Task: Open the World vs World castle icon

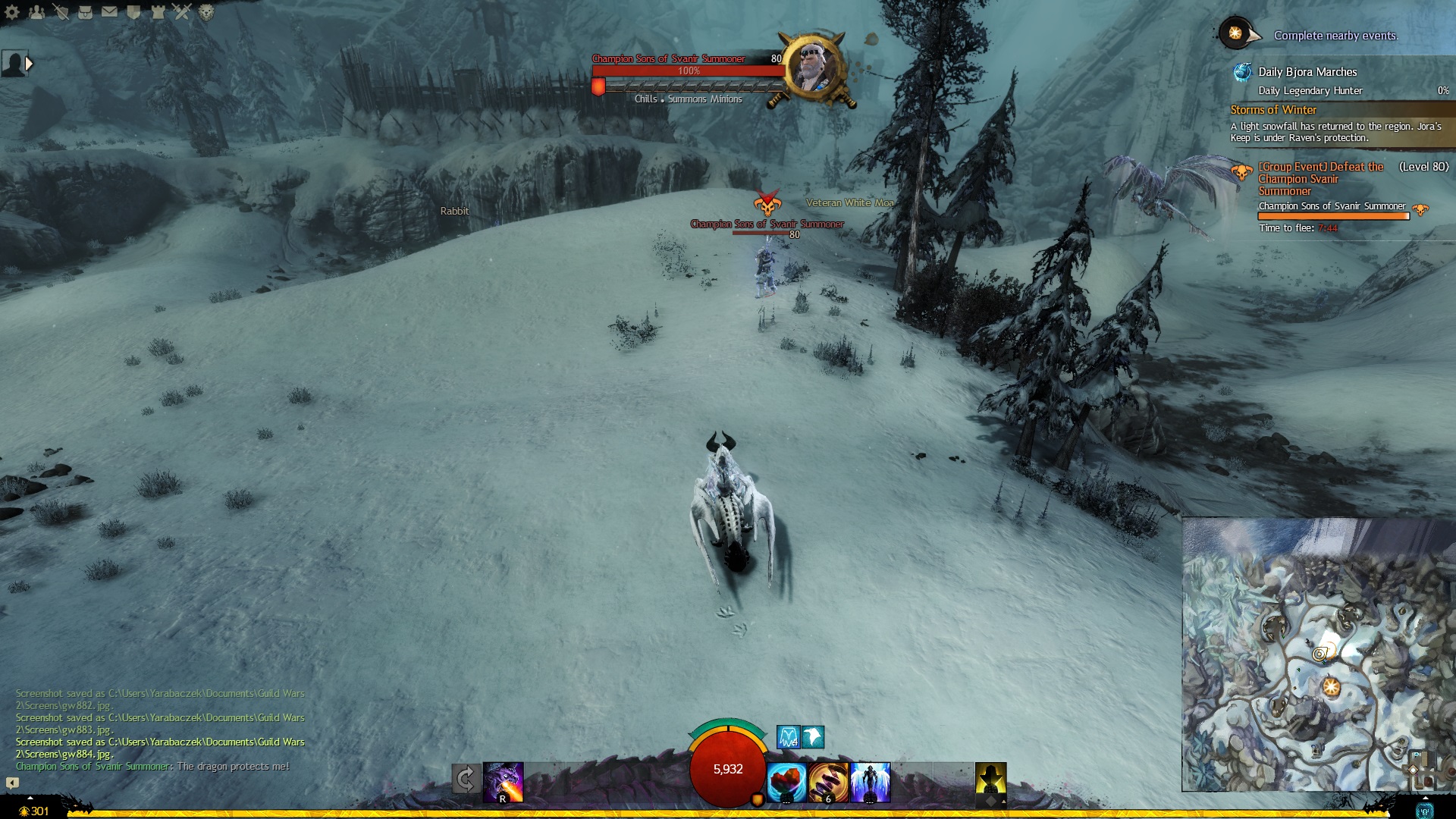Action: (158, 11)
